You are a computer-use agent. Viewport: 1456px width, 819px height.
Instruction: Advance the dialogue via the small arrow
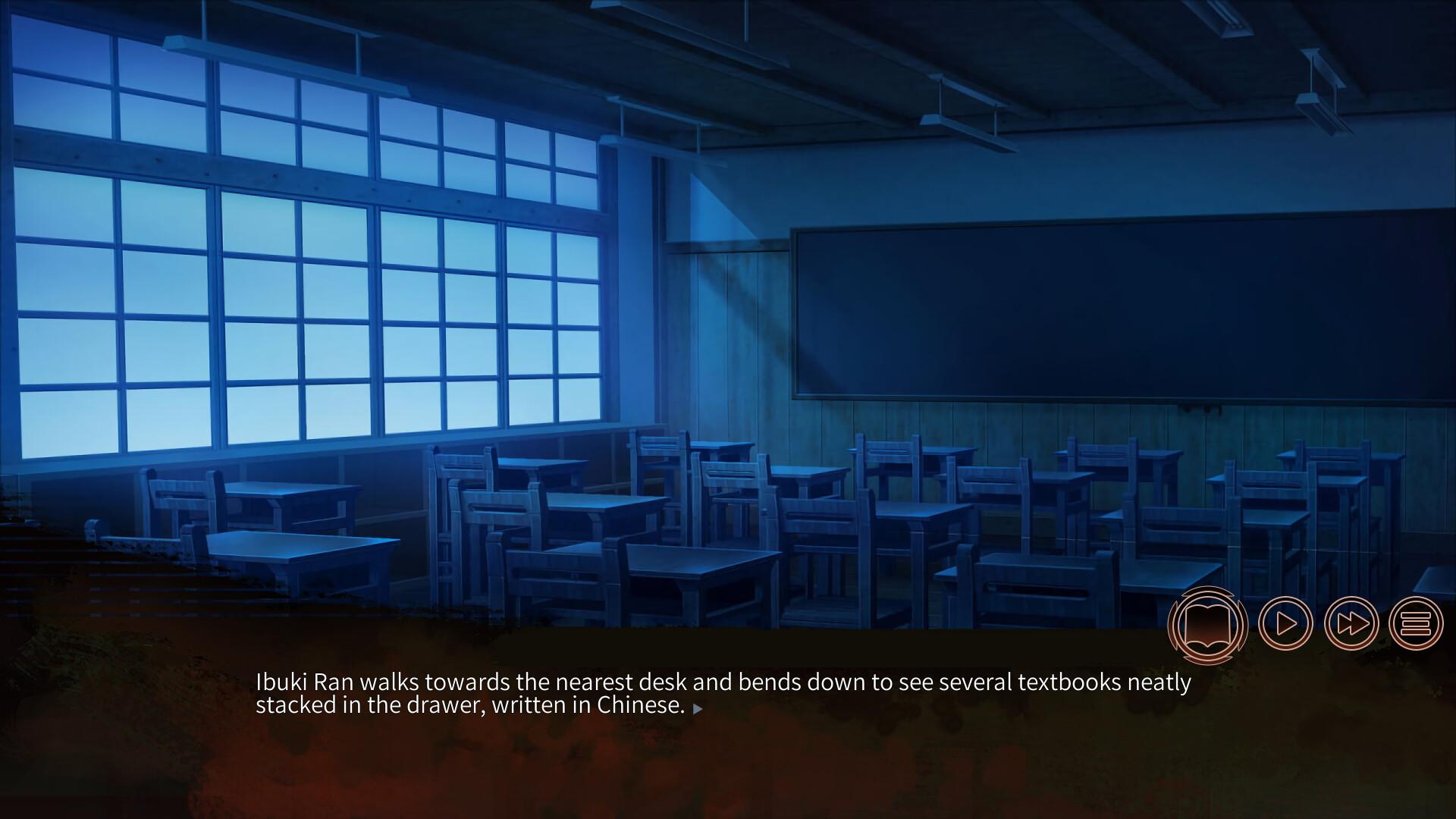click(x=698, y=710)
